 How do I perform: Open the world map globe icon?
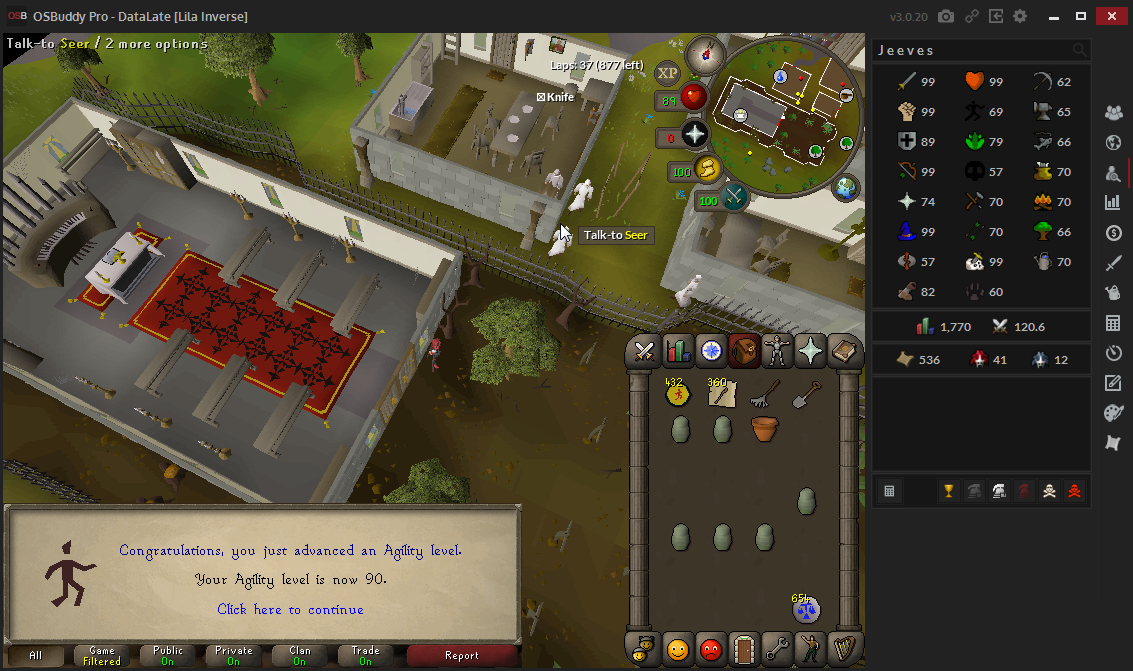click(x=846, y=187)
